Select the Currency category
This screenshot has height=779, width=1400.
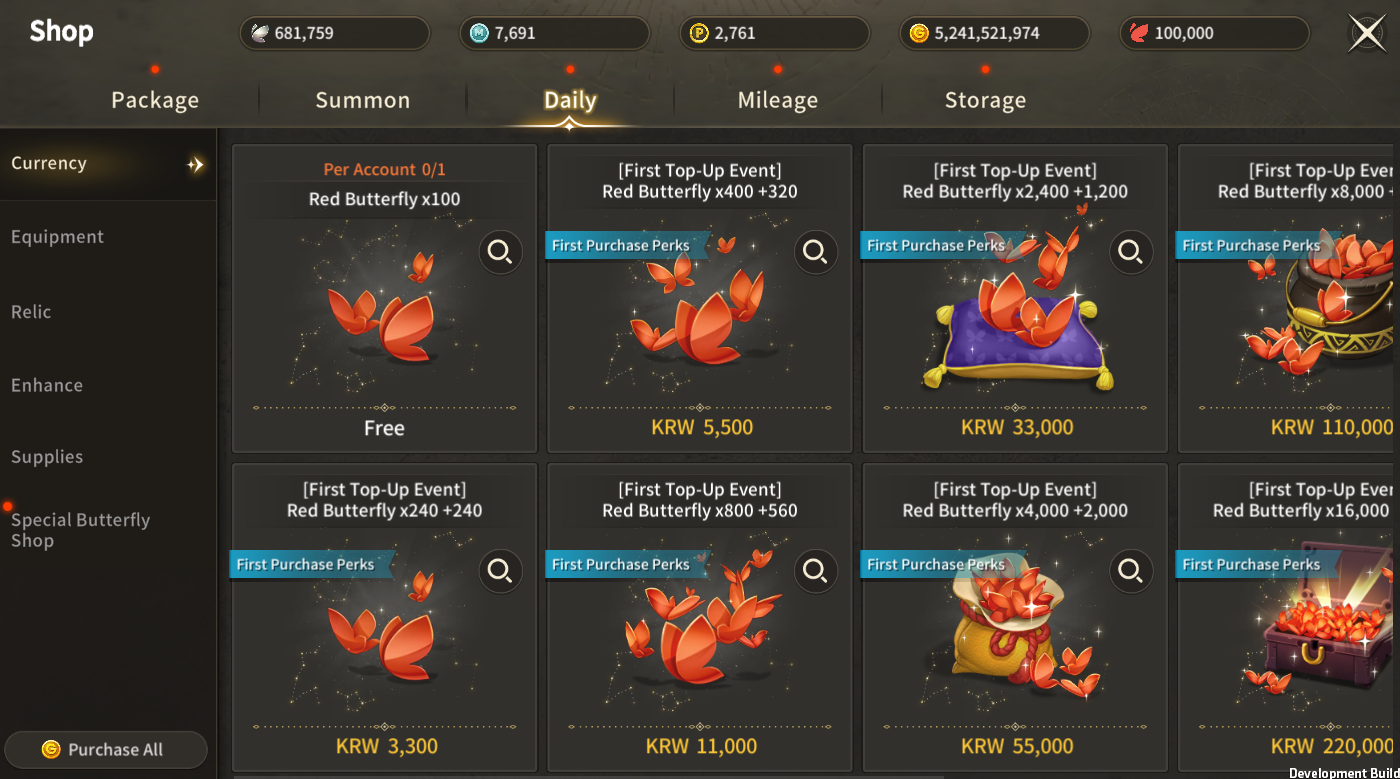coord(49,163)
